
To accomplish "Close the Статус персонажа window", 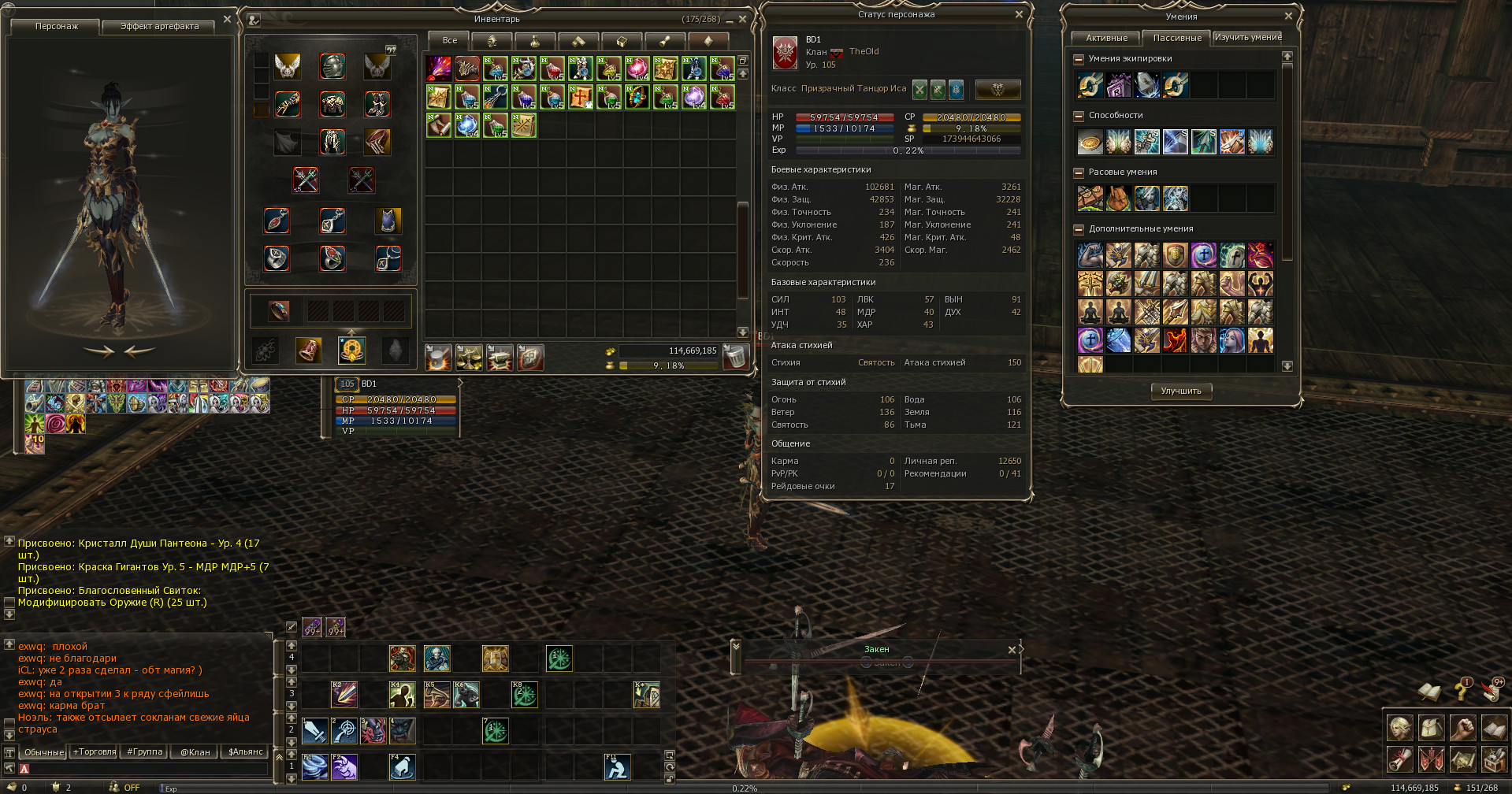I will pos(1019,14).
